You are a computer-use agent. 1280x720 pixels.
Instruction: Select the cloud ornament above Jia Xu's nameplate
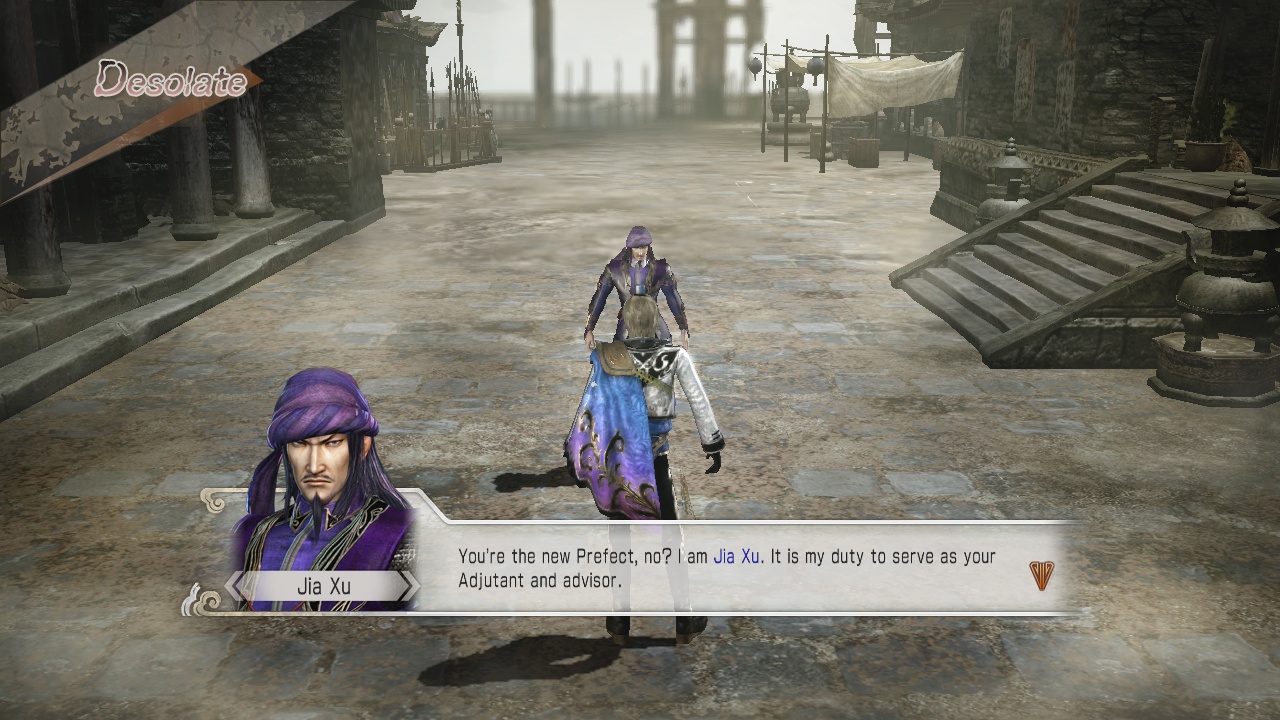click(x=214, y=498)
